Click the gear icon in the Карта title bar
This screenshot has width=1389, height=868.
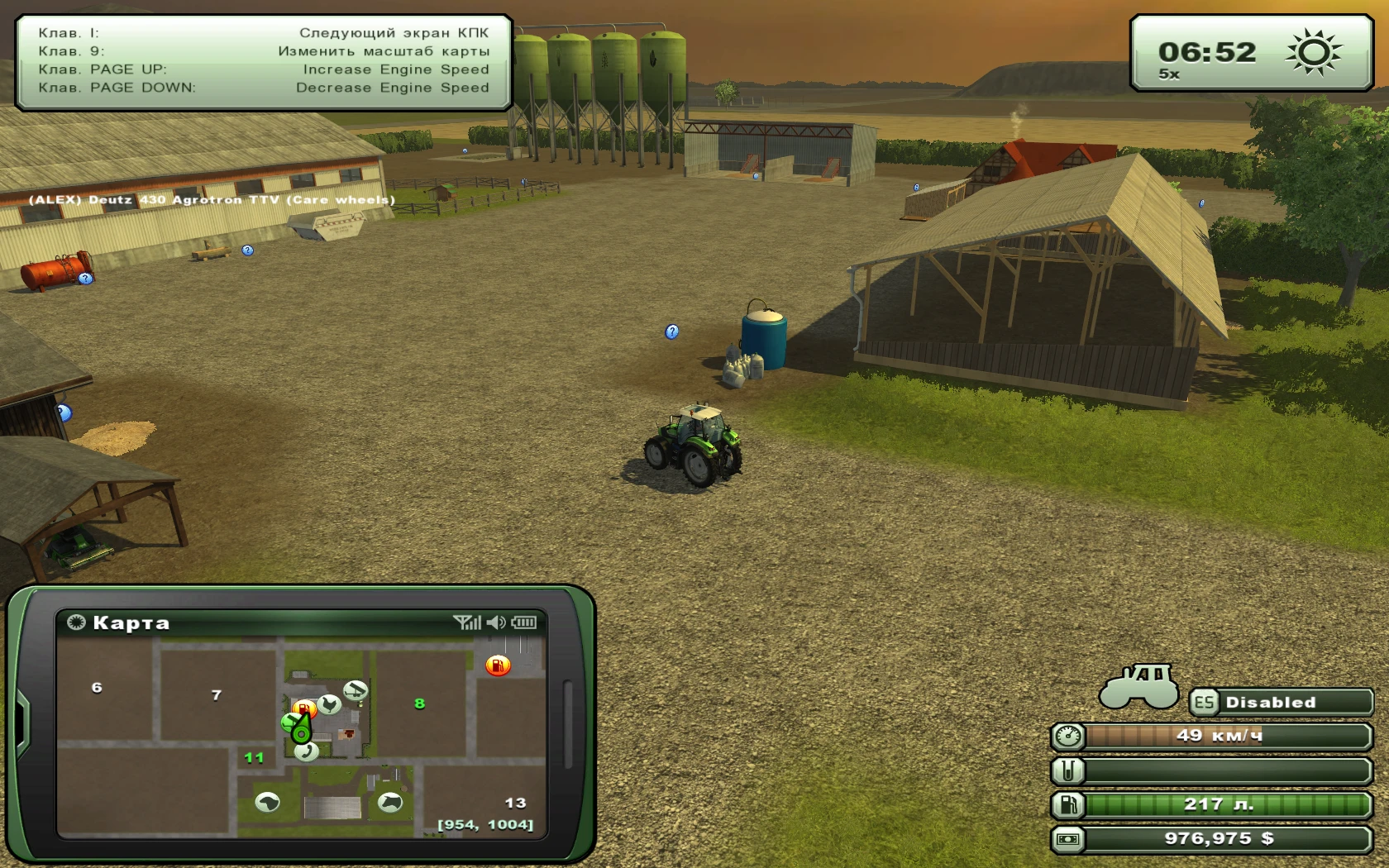pyautogui.click(x=76, y=623)
